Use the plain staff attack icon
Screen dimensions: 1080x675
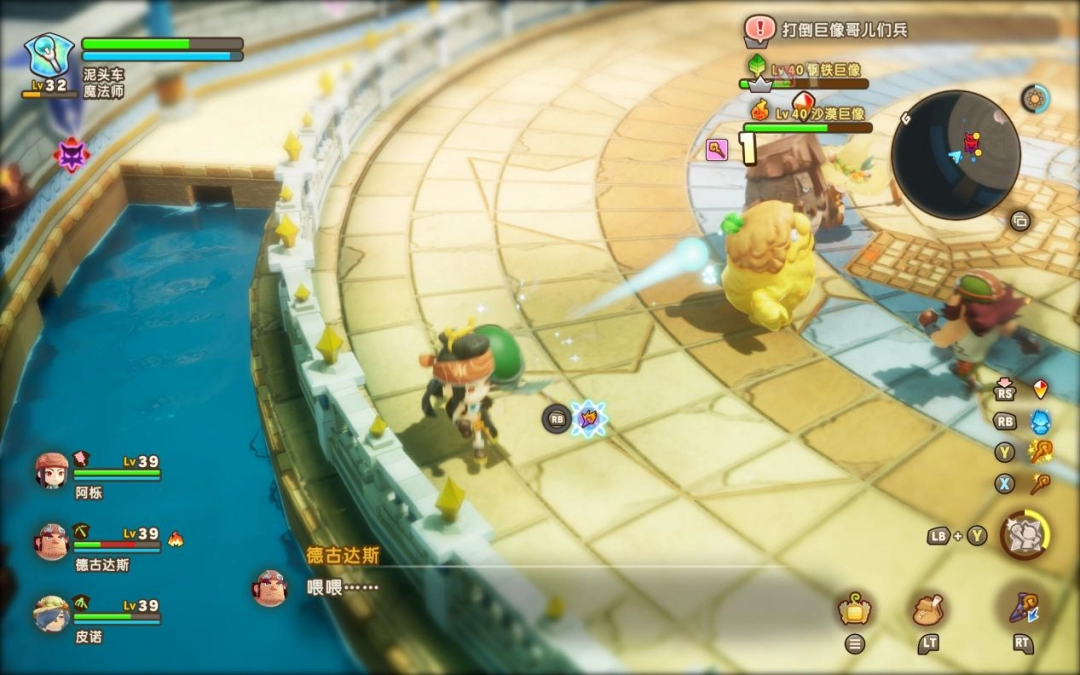tap(1040, 484)
